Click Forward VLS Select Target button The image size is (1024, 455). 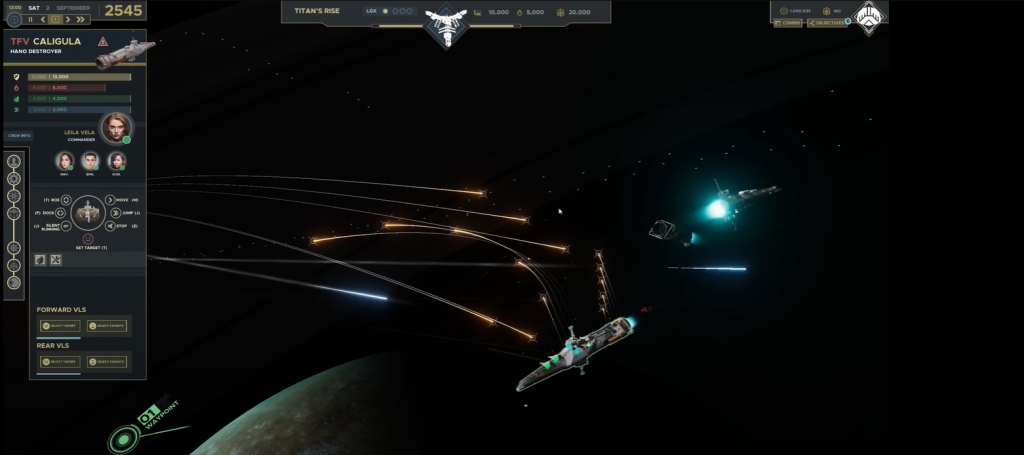58,326
